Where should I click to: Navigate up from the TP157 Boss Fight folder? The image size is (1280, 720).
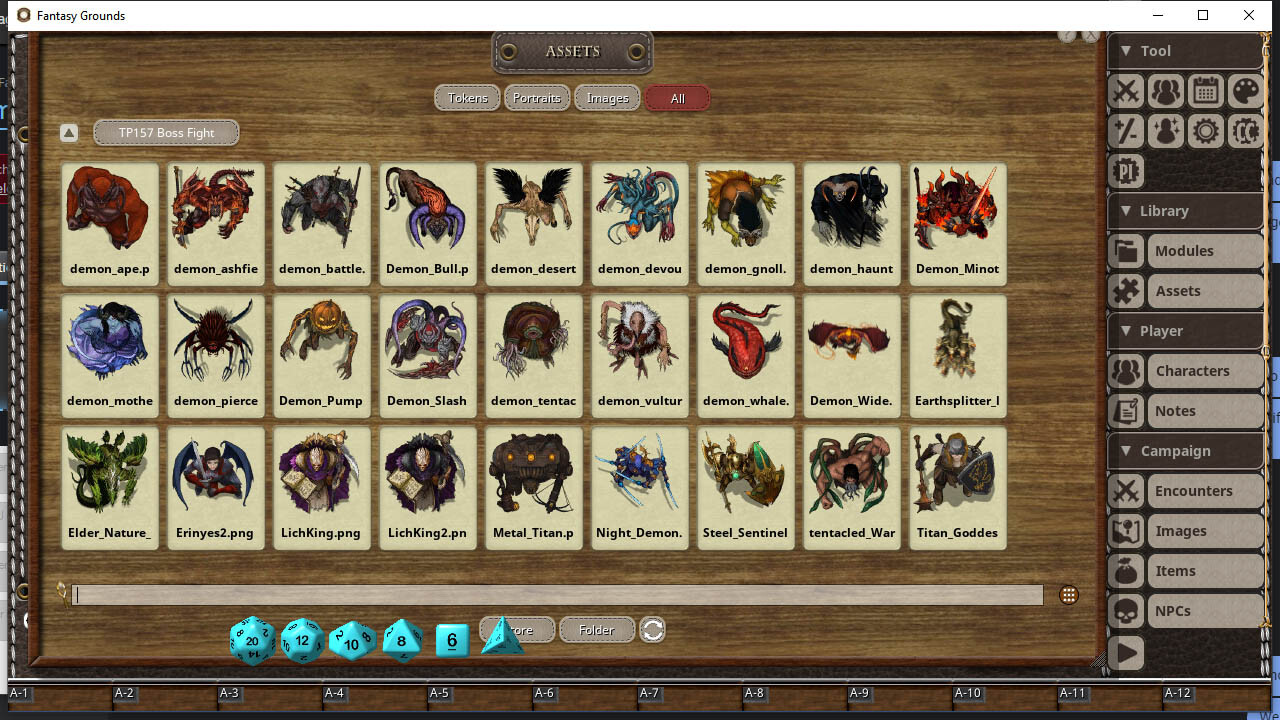pyautogui.click(x=68, y=132)
